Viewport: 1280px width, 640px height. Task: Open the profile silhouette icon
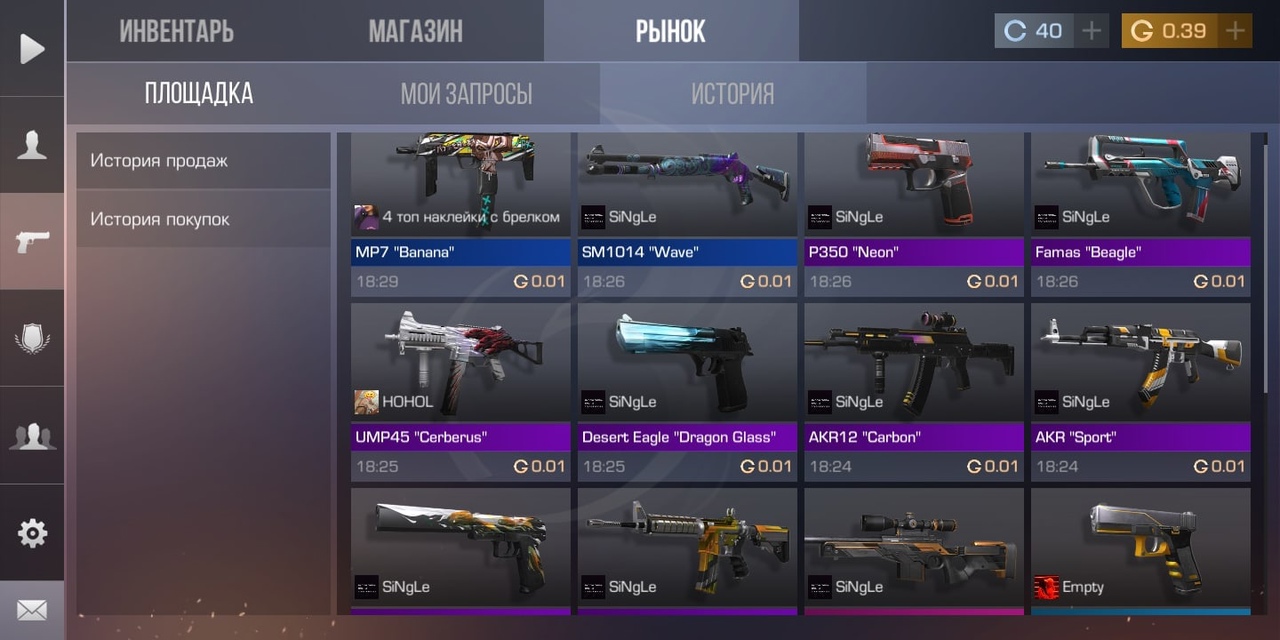(32, 146)
